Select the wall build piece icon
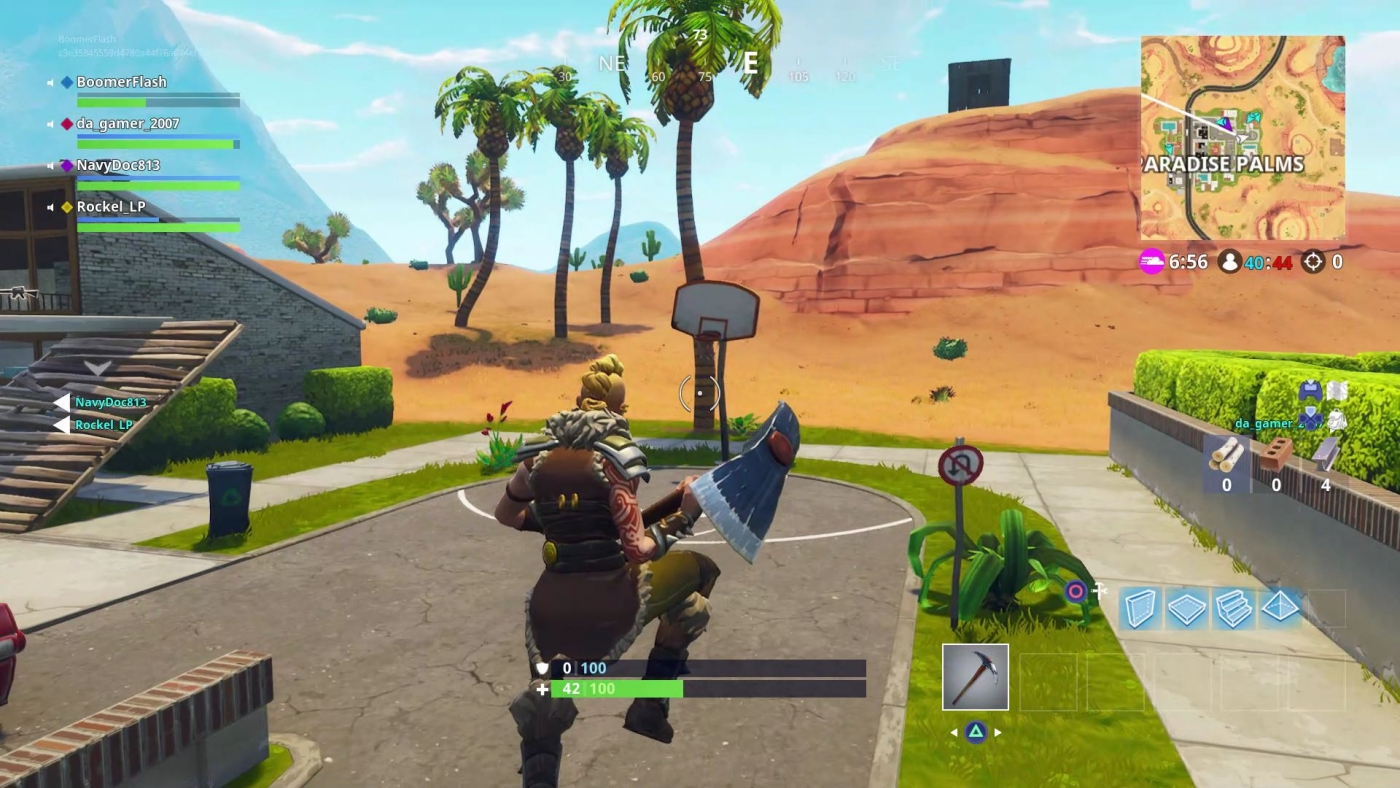 tap(1138, 605)
